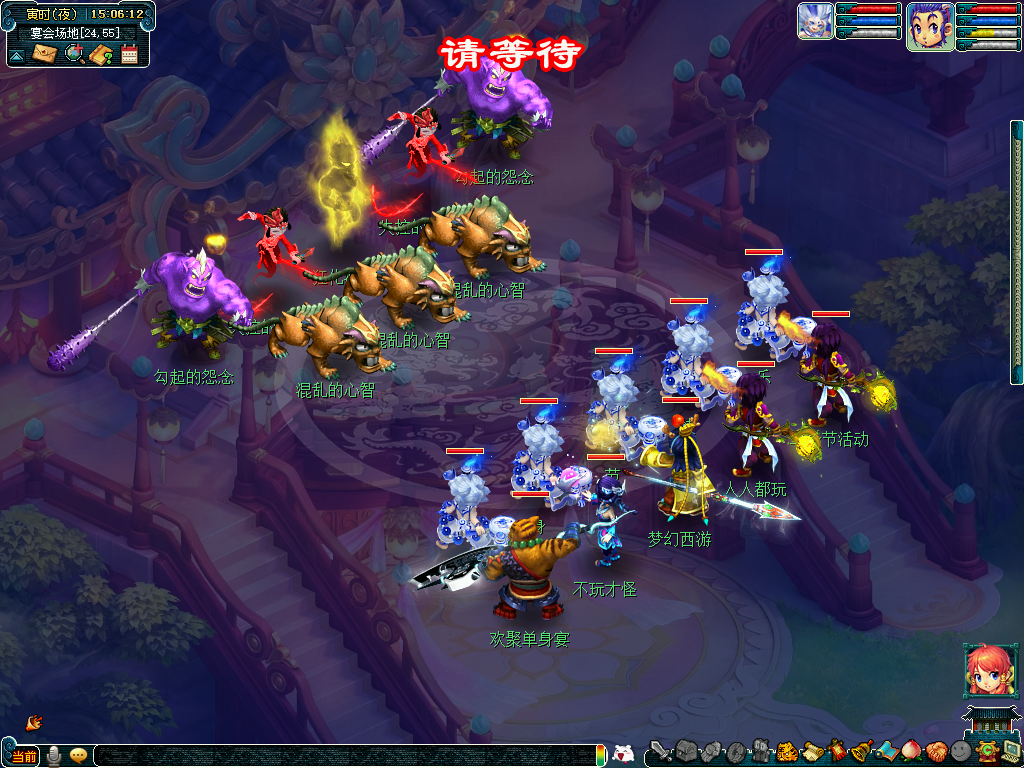This screenshot has width=1024, height=768.
Task: Switch the chat channel labeled 当前
Action: pos(24,755)
